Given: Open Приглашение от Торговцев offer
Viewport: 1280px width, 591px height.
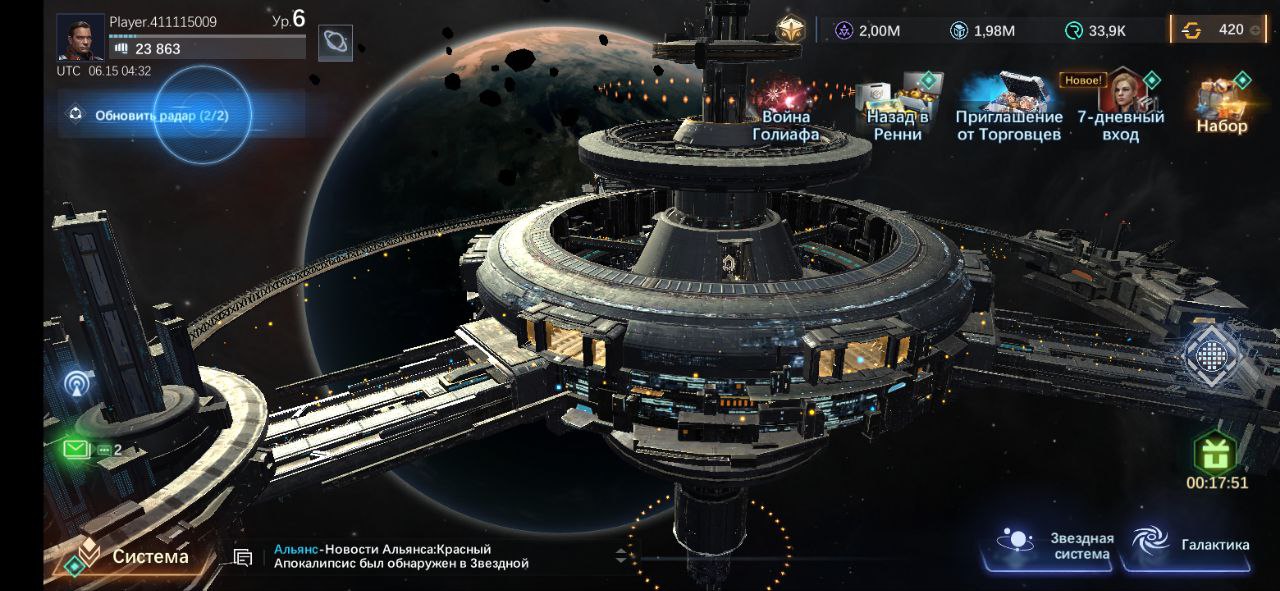Looking at the screenshot, I should click(1008, 109).
